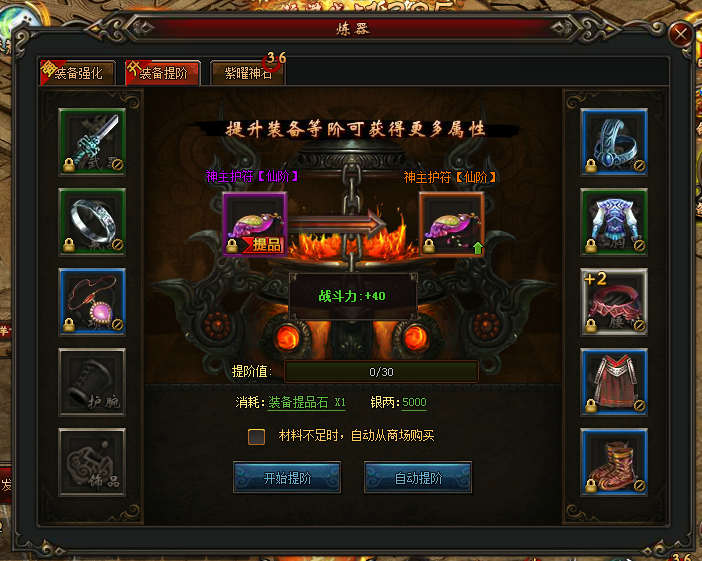Choose the blue chest armor slot
702x561 pixels.
[614, 222]
